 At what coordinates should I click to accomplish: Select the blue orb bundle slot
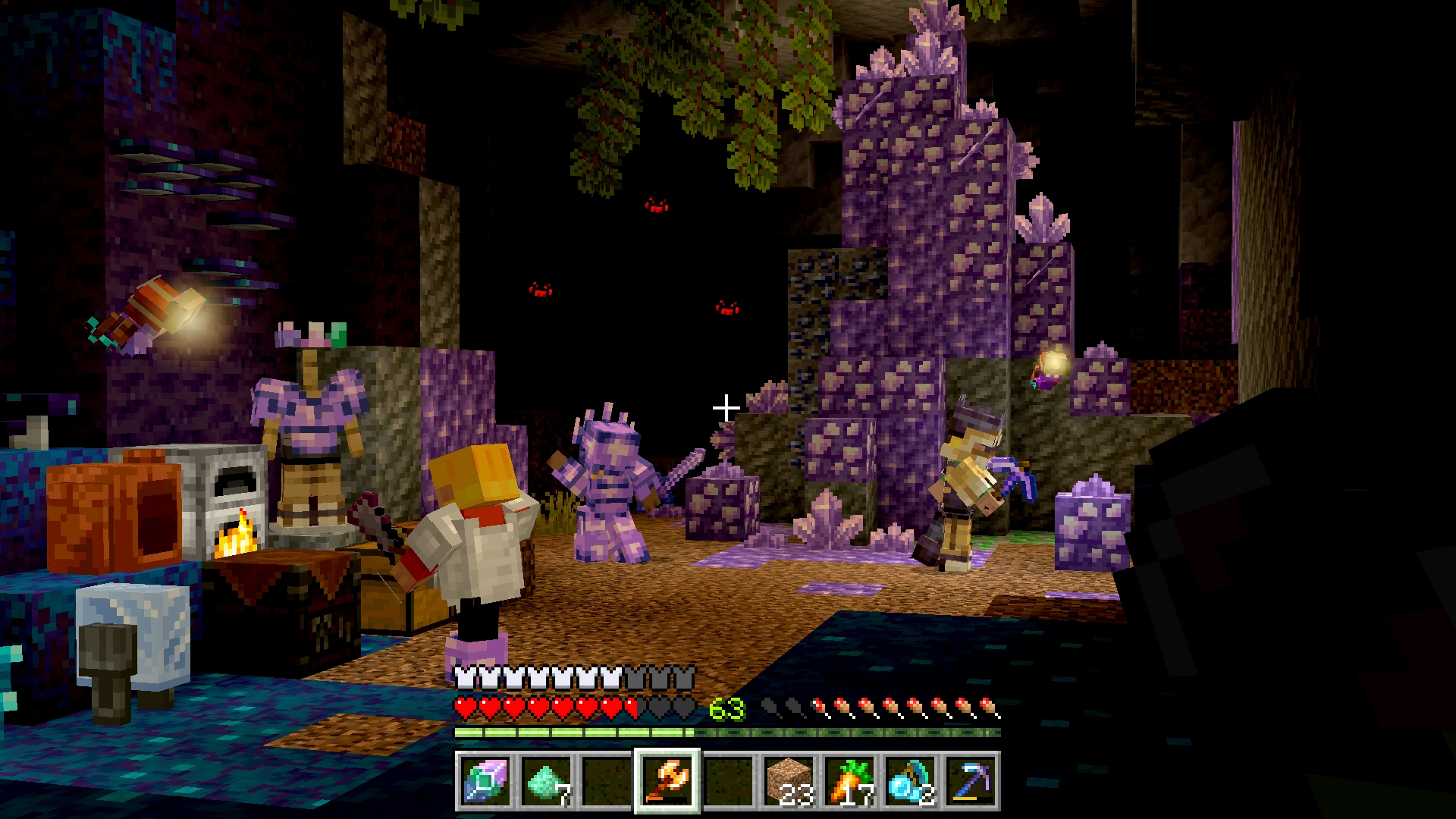pos(910,782)
